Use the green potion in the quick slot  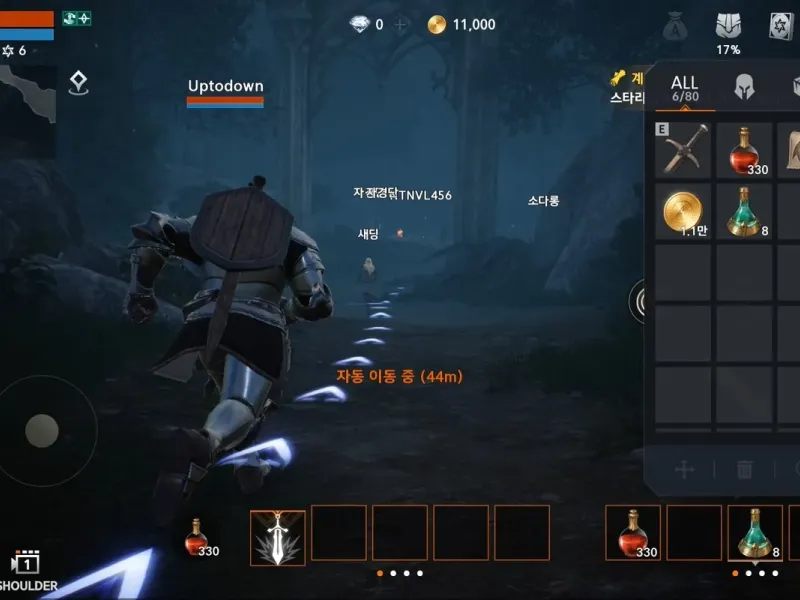tap(755, 533)
